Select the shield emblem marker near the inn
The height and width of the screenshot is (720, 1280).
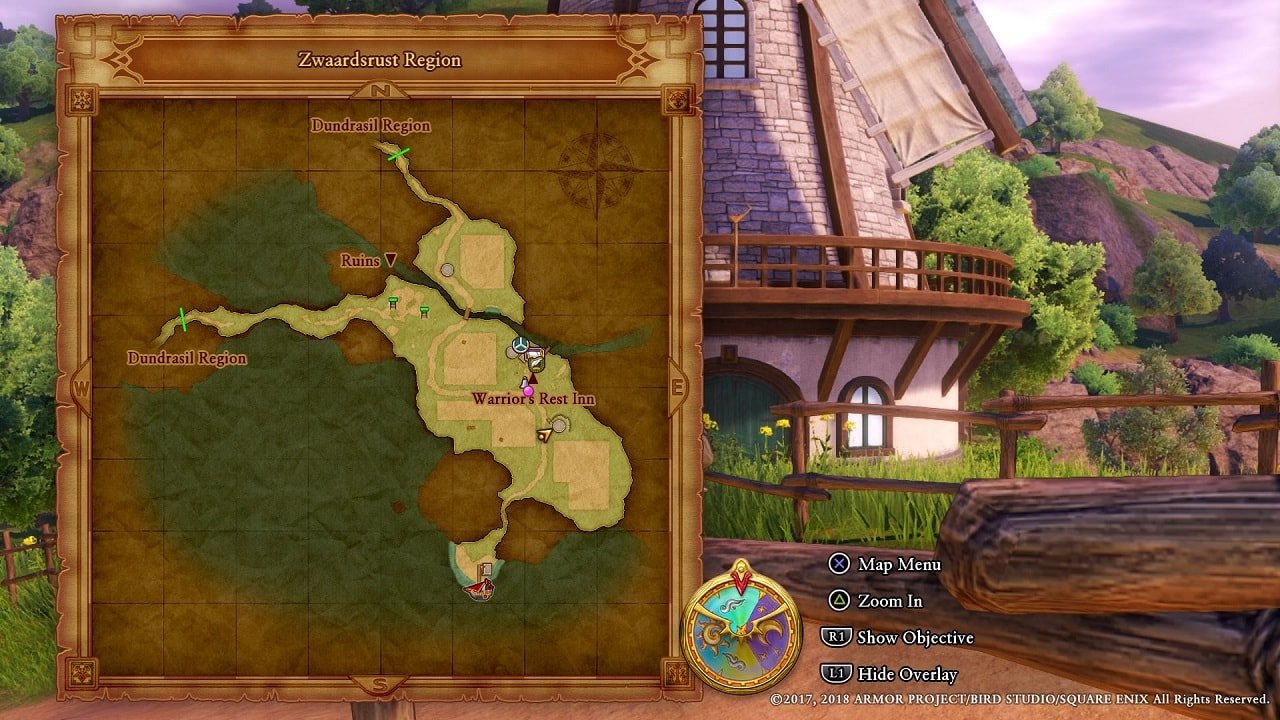(536, 363)
